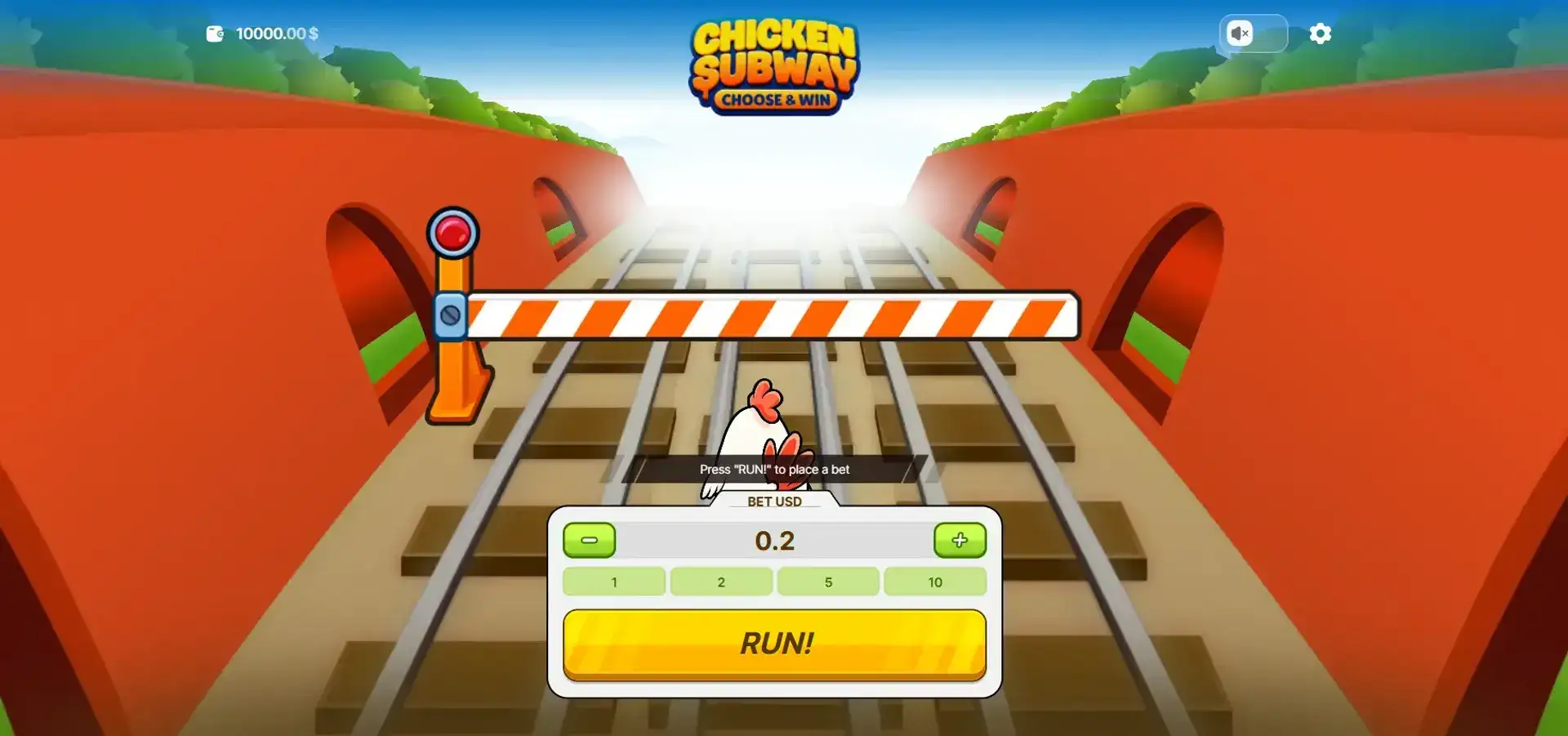This screenshot has height=736, width=1568.
Task: Click the muted speaker icon
Action: pos(1241,33)
